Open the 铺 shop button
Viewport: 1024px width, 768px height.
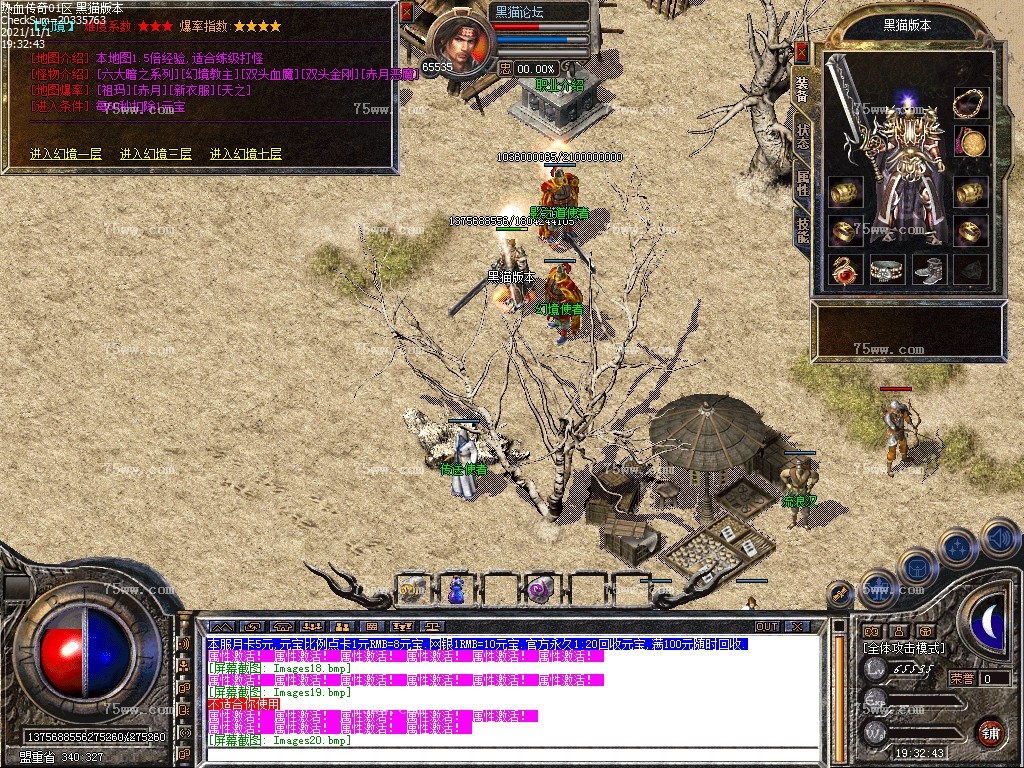pos(990,731)
